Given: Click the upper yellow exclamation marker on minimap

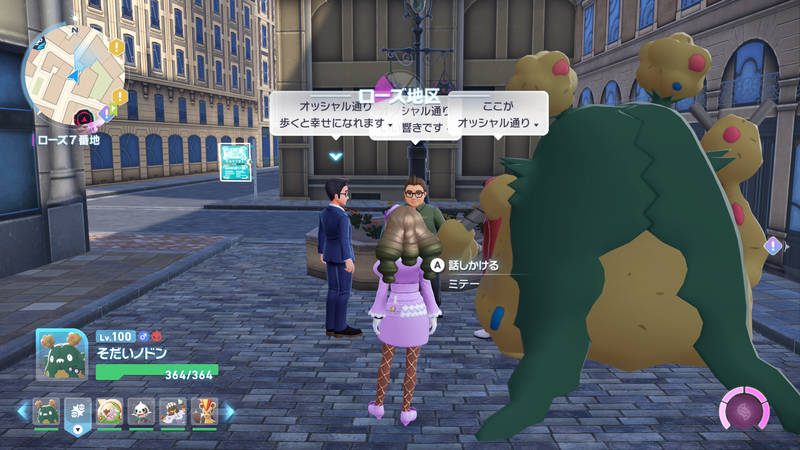Looking at the screenshot, I should [118, 46].
